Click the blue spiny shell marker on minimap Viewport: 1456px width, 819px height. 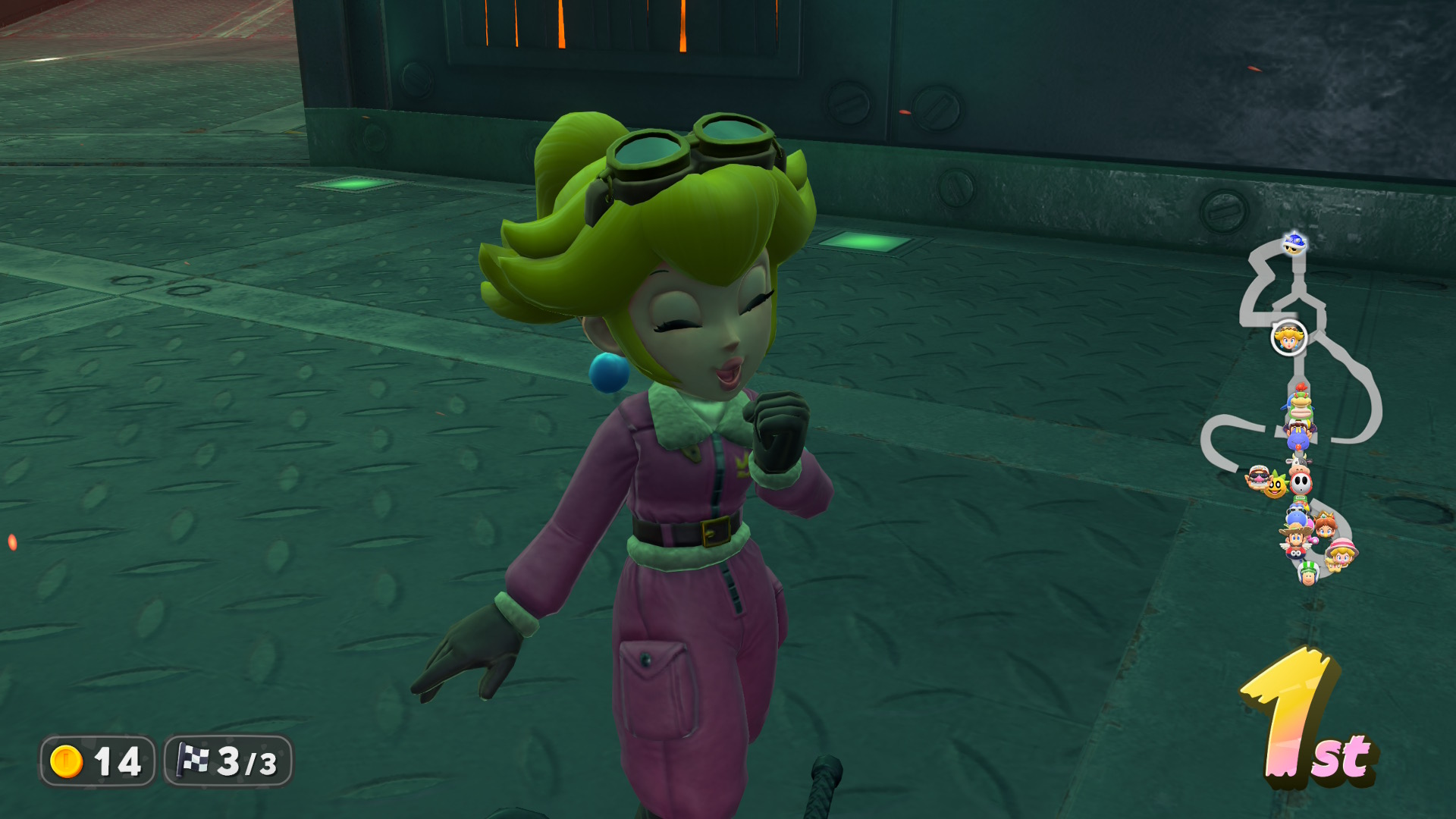click(x=1294, y=243)
